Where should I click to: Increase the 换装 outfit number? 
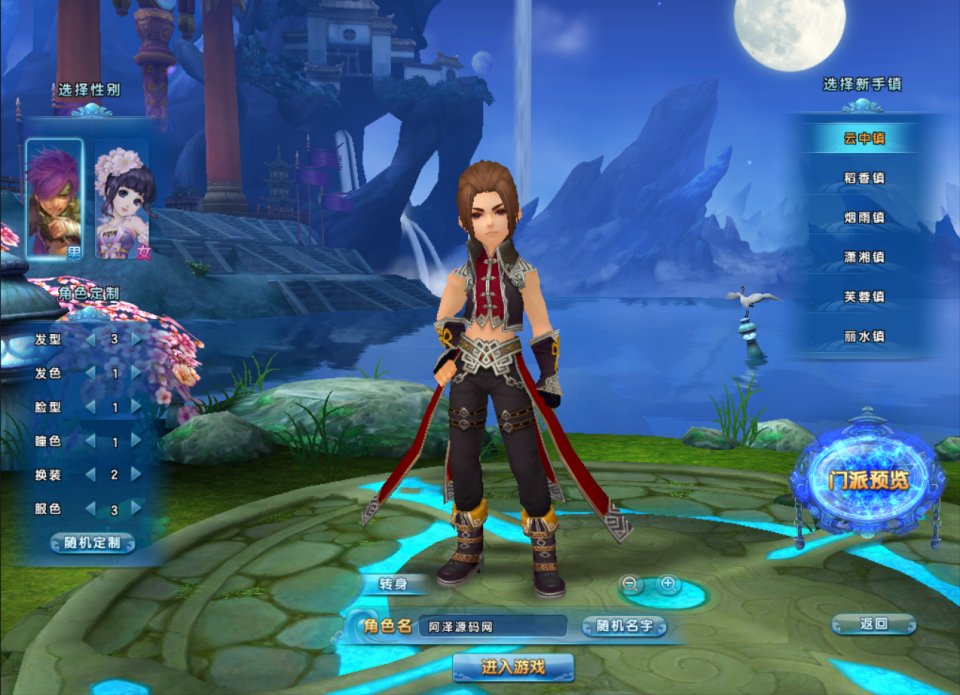click(x=136, y=475)
